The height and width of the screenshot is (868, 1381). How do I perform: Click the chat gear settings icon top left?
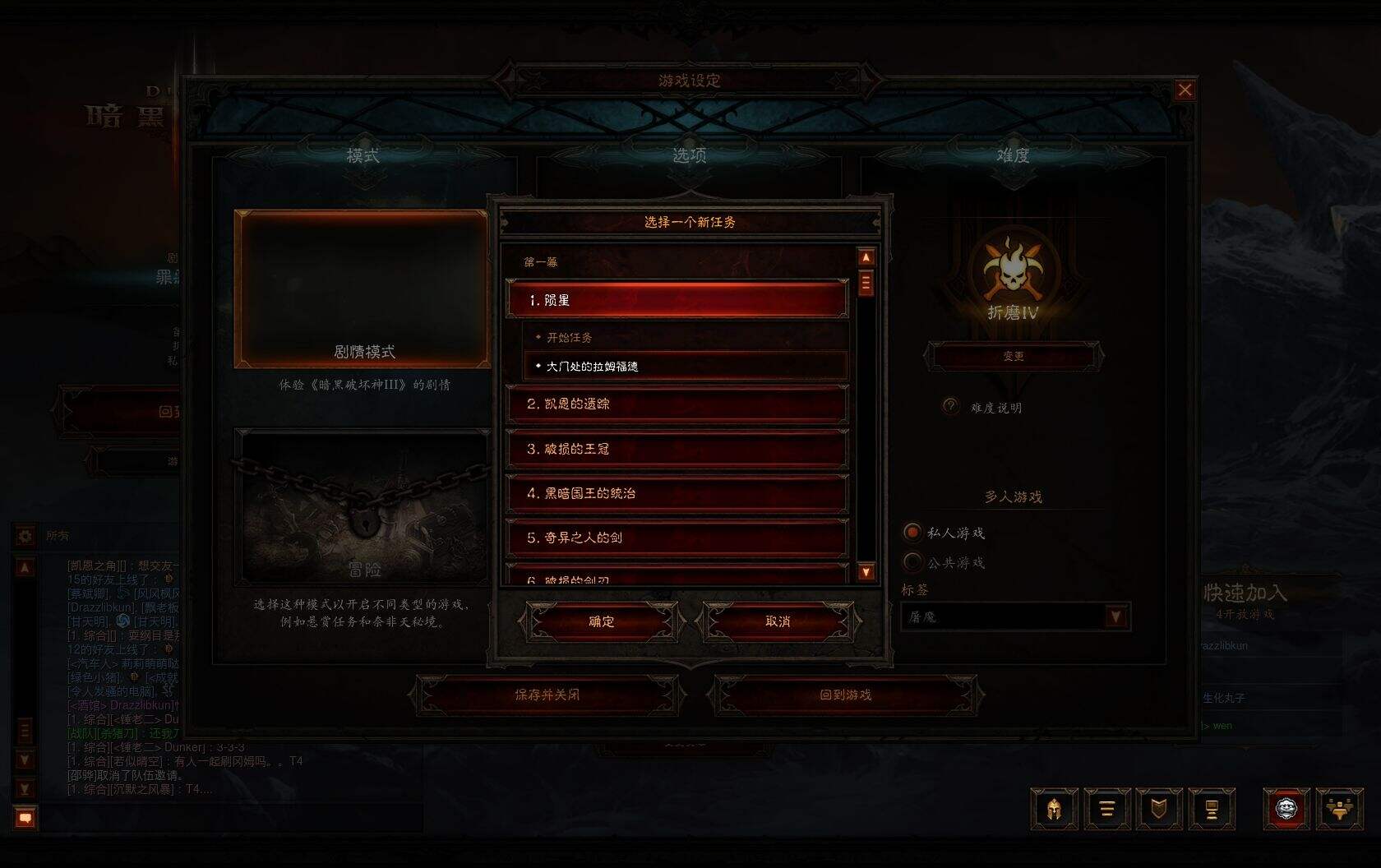(25, 536)
